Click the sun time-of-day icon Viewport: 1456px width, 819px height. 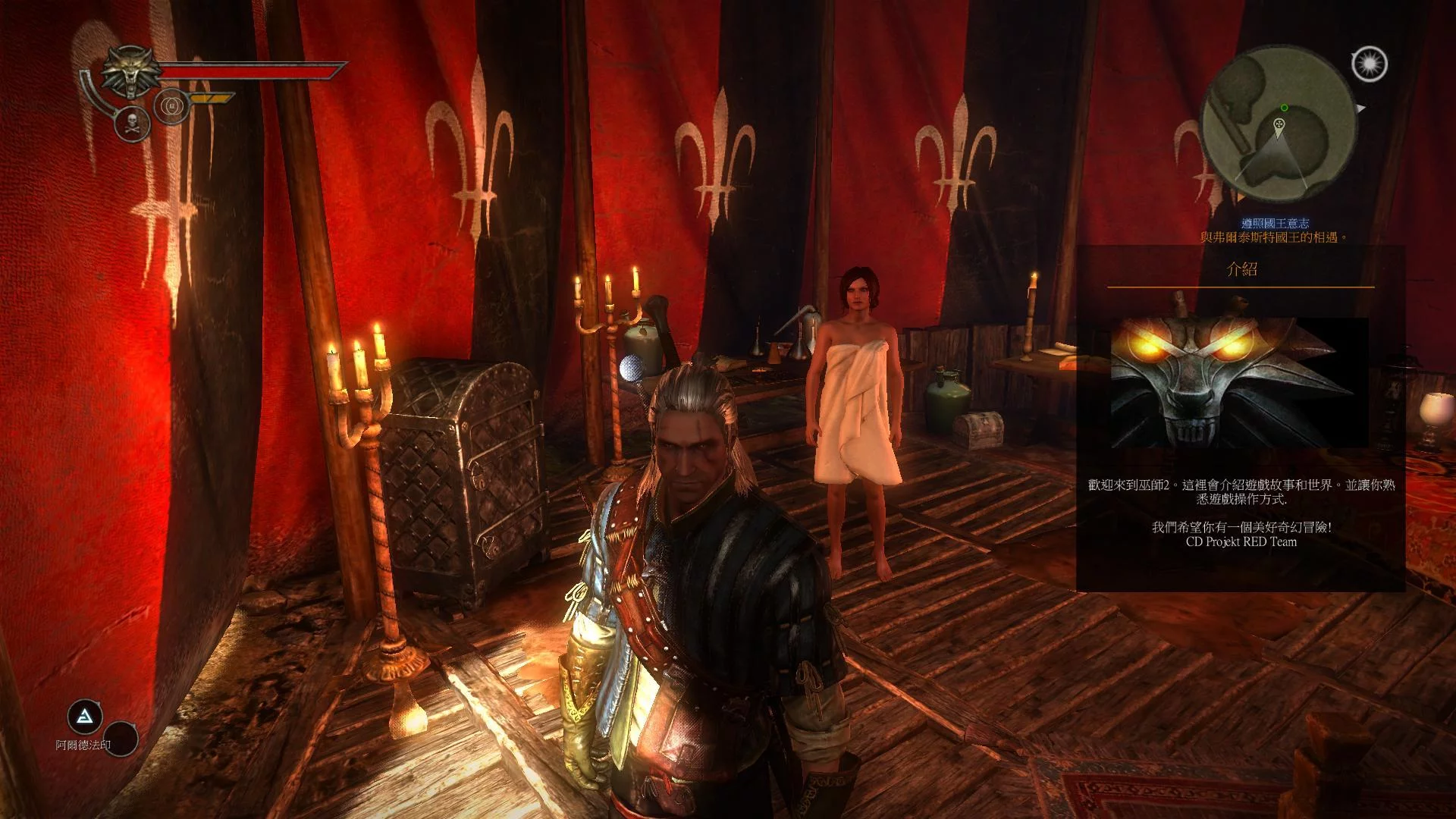(x=1369, y=64)
